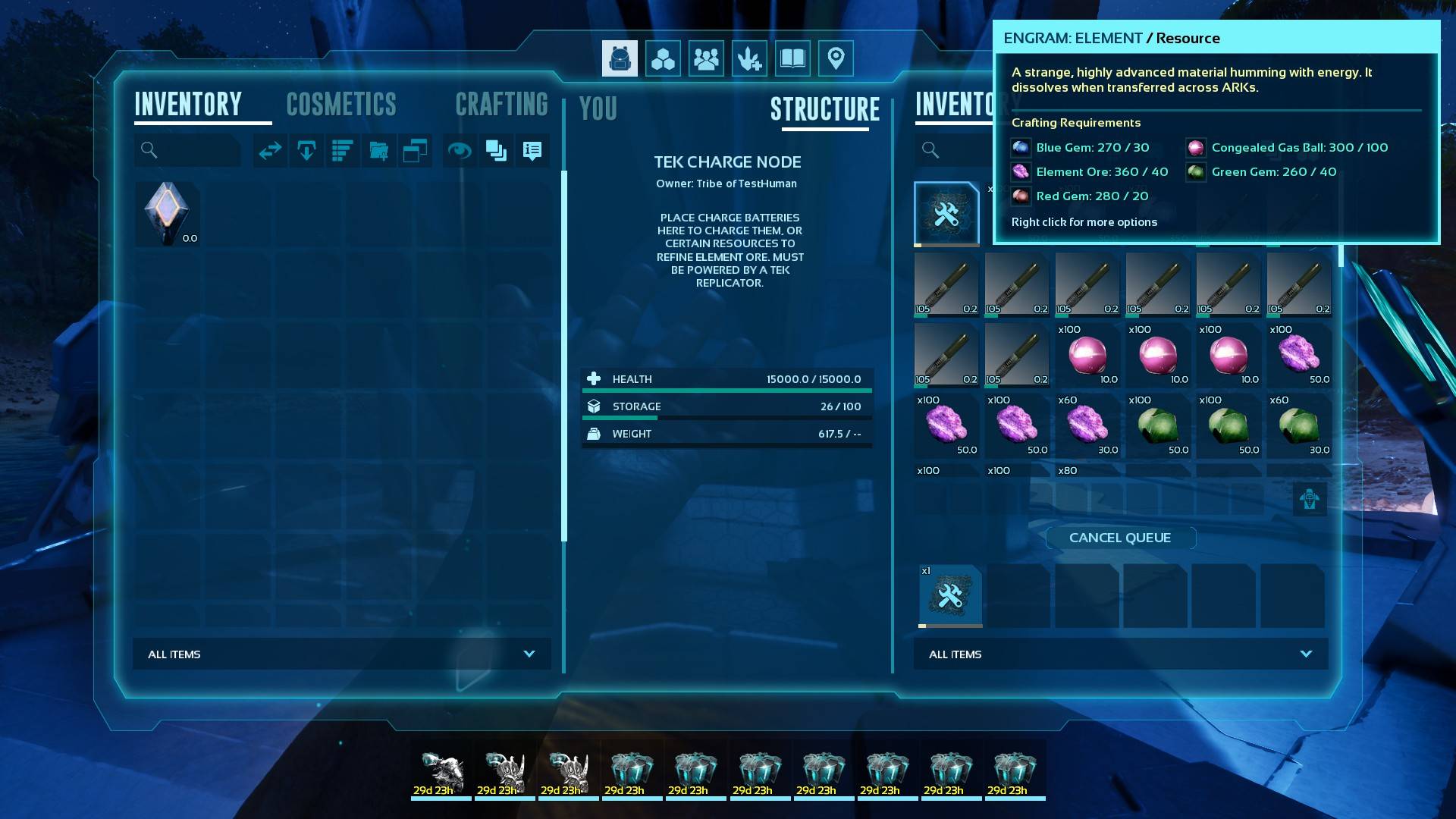Select the x60 Green Gem stack

[x=1298, y=425]
